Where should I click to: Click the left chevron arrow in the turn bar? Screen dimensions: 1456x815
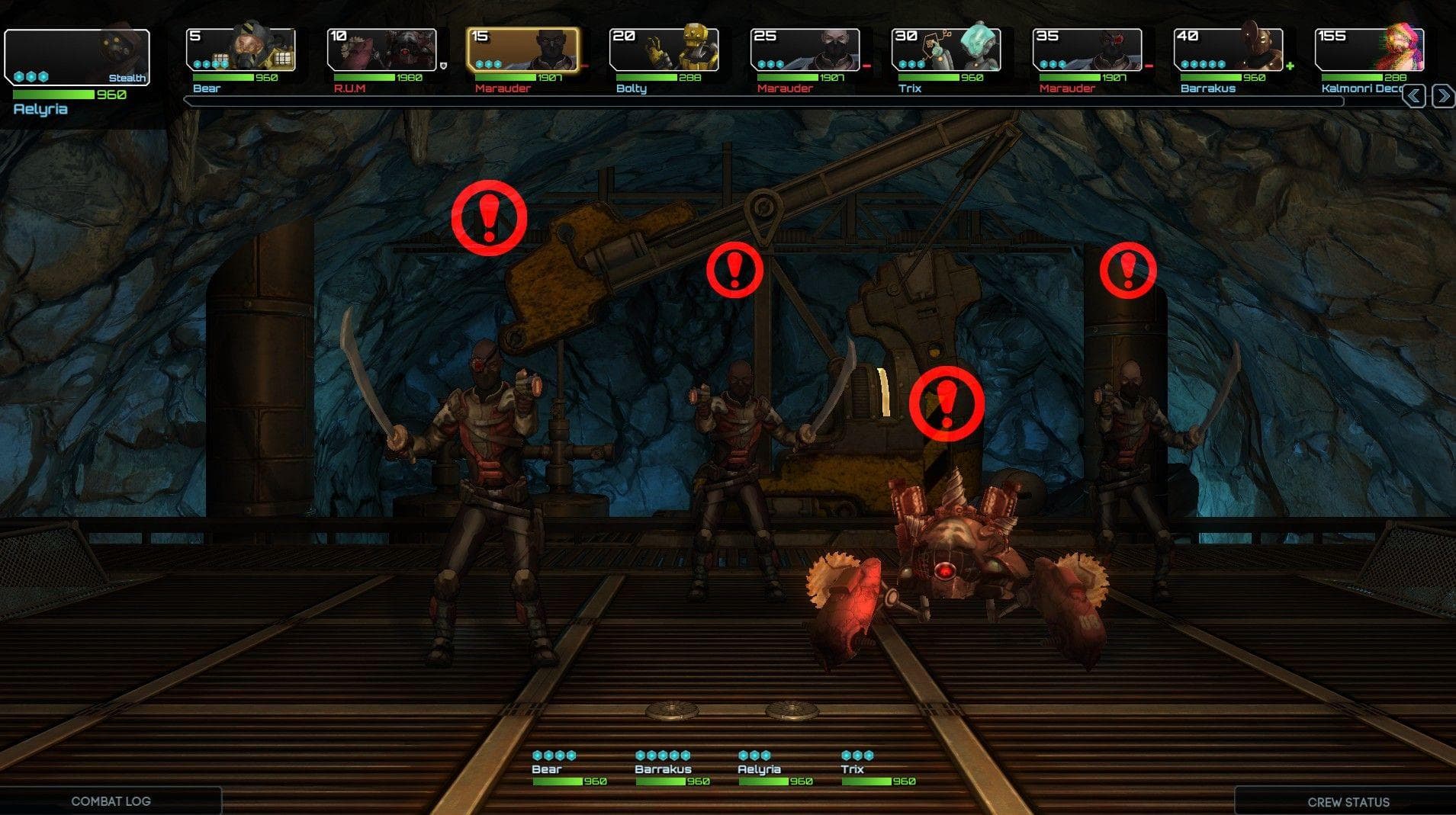click(1413, 95)
